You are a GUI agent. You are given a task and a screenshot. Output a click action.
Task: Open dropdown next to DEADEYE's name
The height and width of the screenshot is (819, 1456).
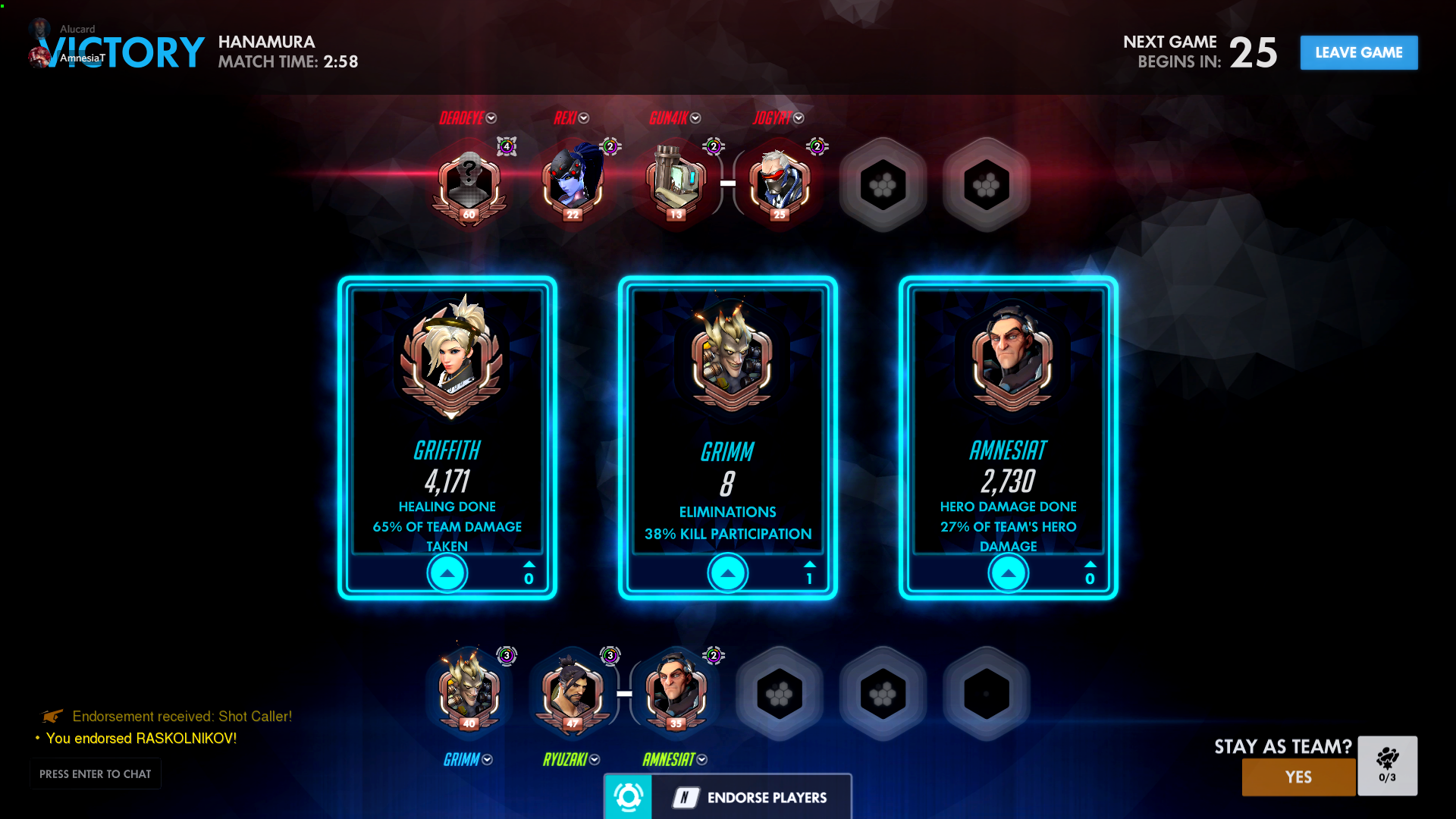(491, 118)
